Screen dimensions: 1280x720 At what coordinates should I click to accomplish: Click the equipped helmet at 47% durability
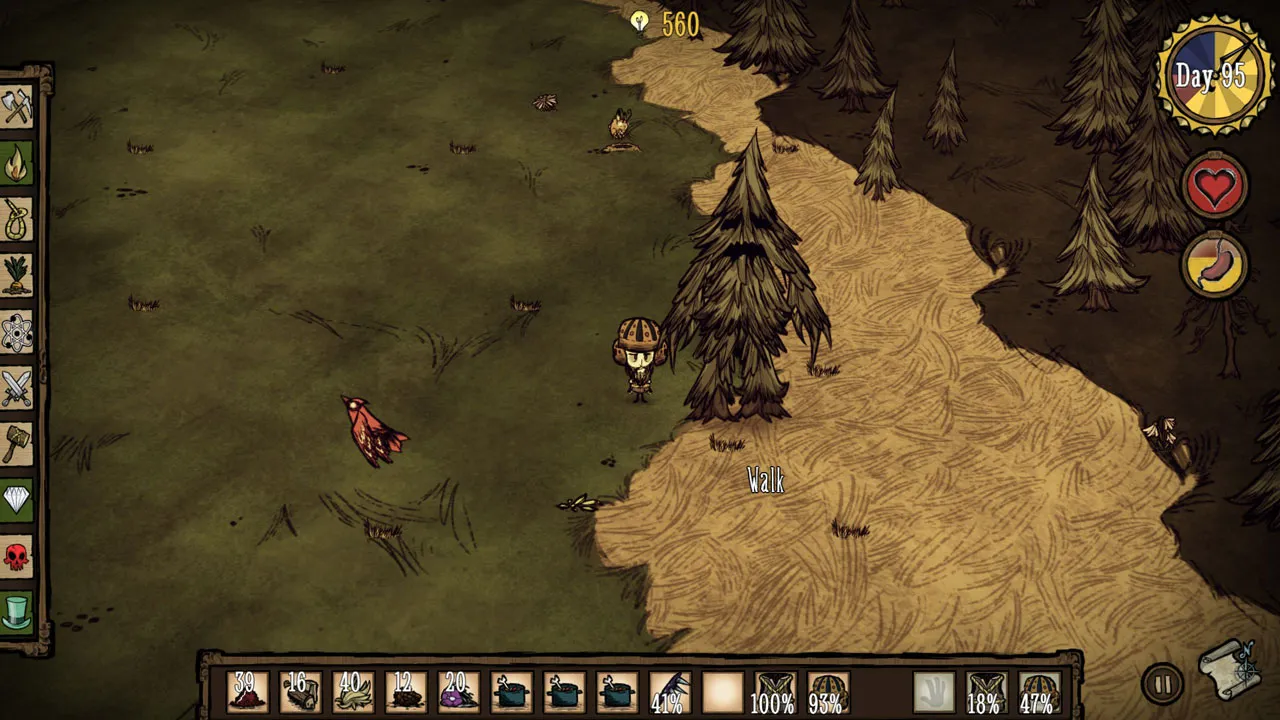(1038, 691)
